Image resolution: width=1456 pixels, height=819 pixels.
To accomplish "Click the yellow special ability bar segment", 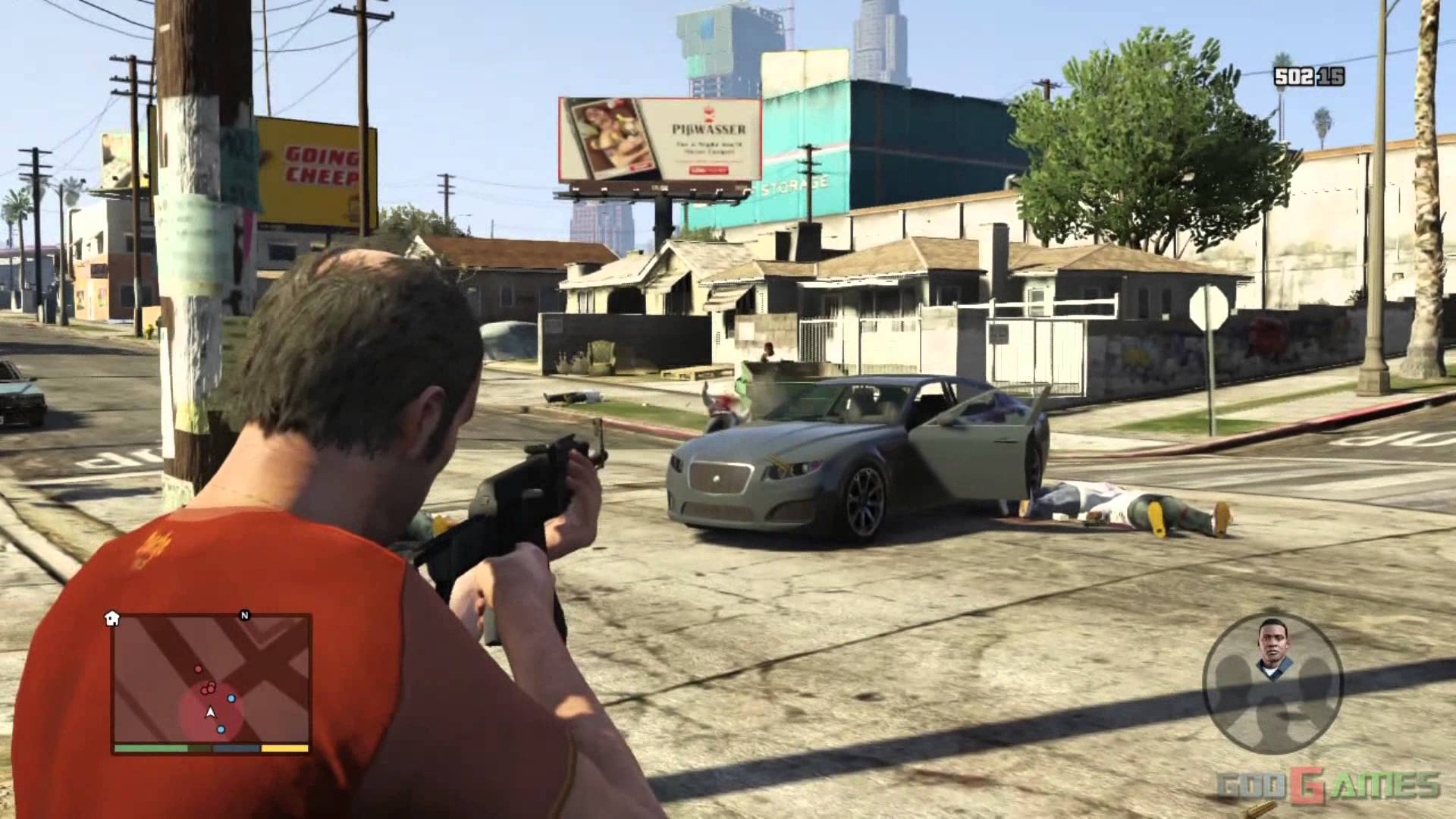I will (x=285, y=748).
